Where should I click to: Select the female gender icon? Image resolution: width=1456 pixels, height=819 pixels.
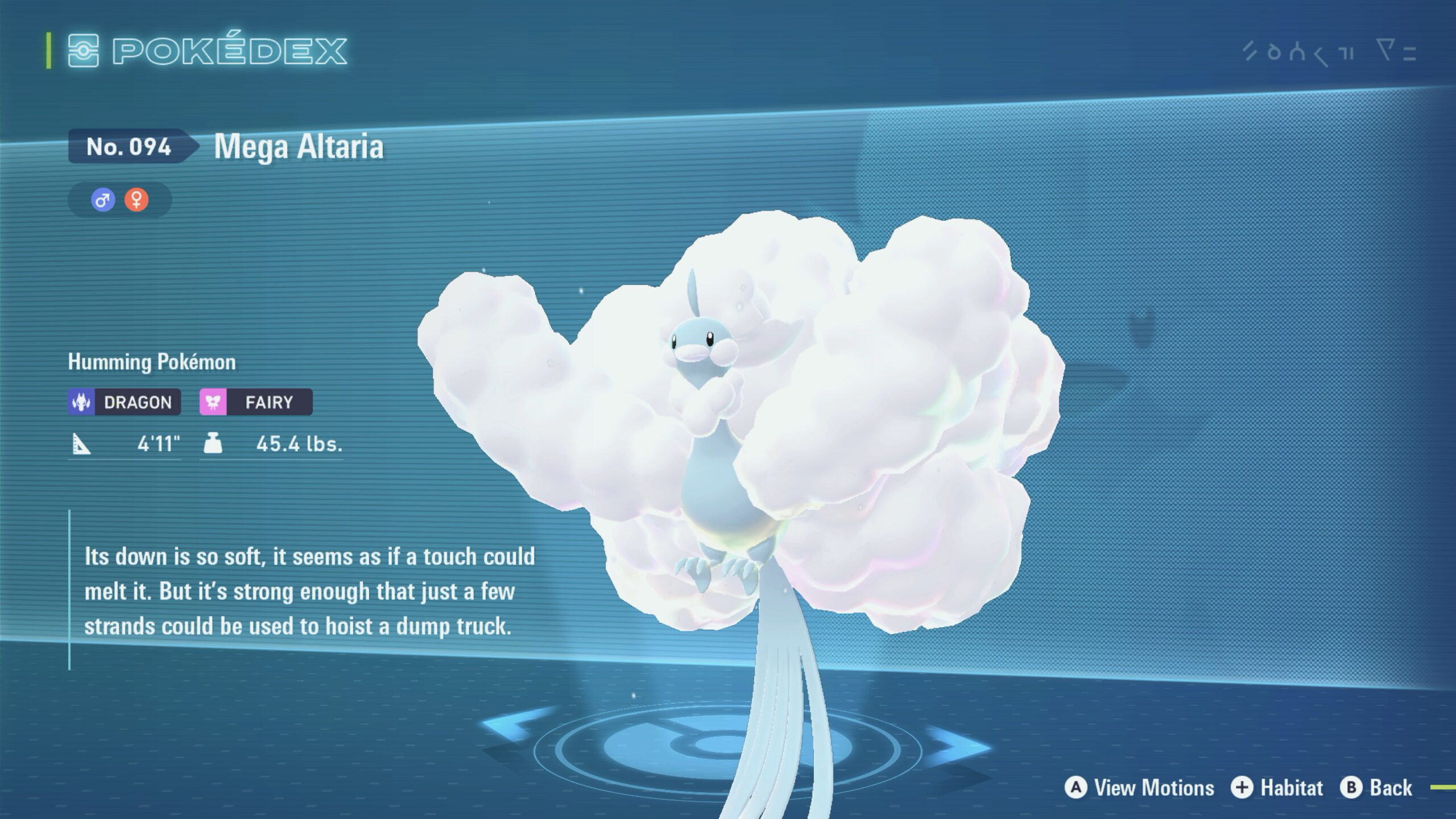136,200
